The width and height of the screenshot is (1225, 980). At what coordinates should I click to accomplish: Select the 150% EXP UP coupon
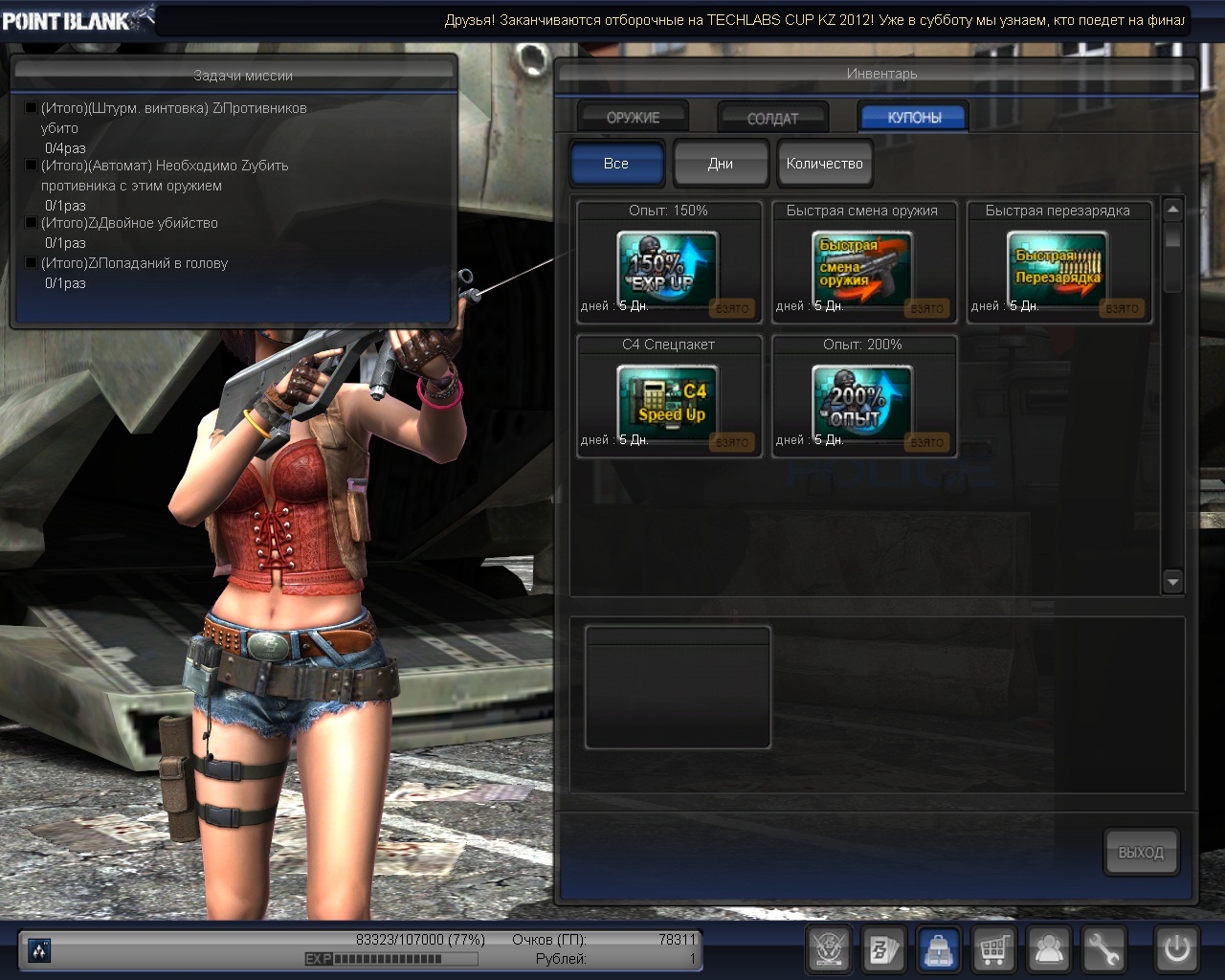coord(668,268)
